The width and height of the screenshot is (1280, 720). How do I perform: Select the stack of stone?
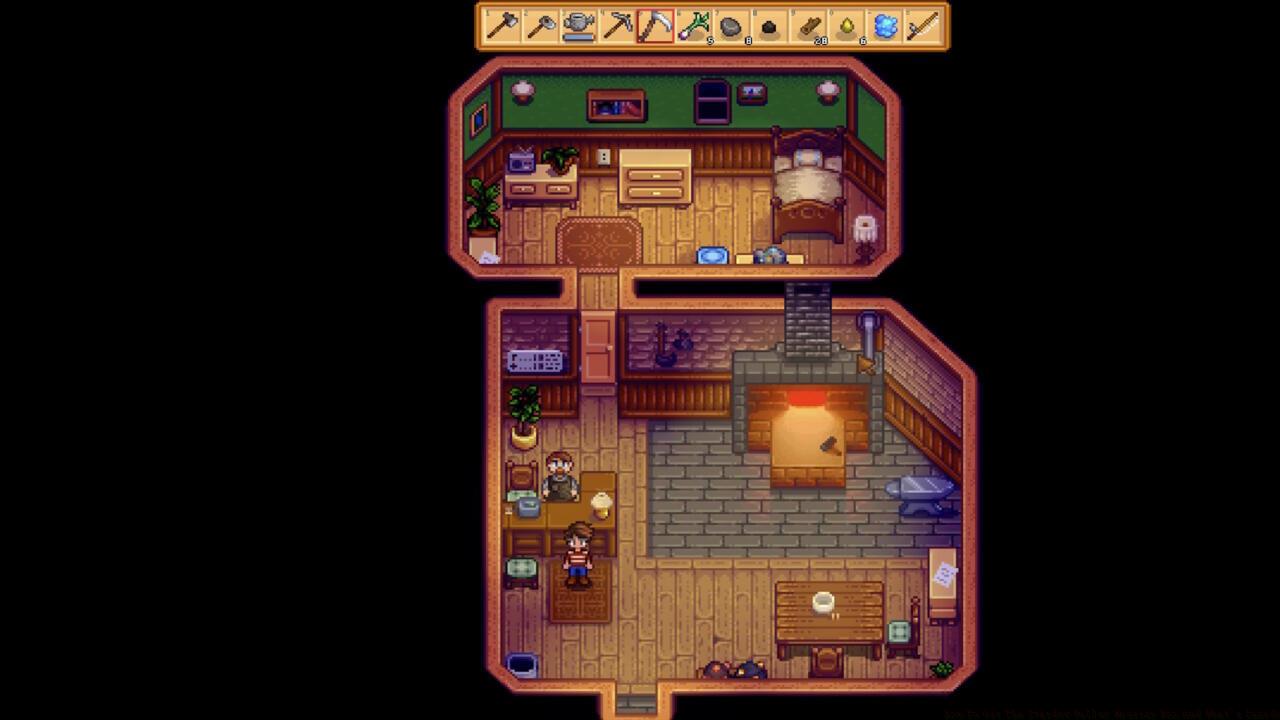pos(731,29)
